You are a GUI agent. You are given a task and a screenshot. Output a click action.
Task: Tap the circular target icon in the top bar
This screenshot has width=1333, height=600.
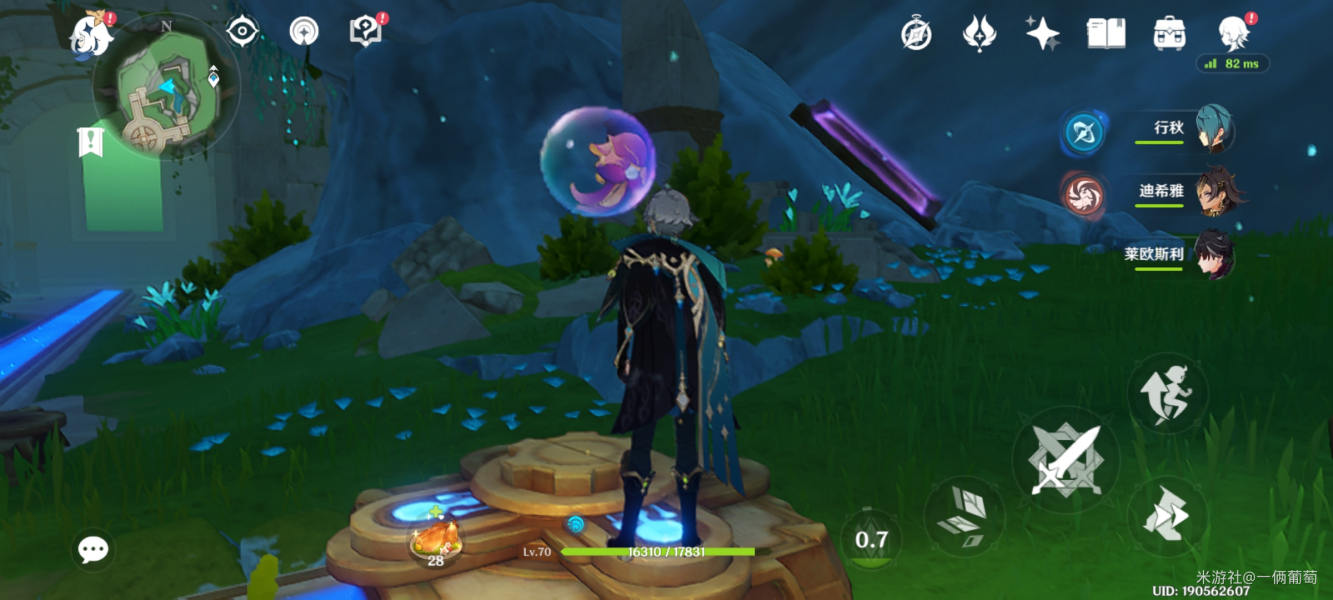coord(304,32)
